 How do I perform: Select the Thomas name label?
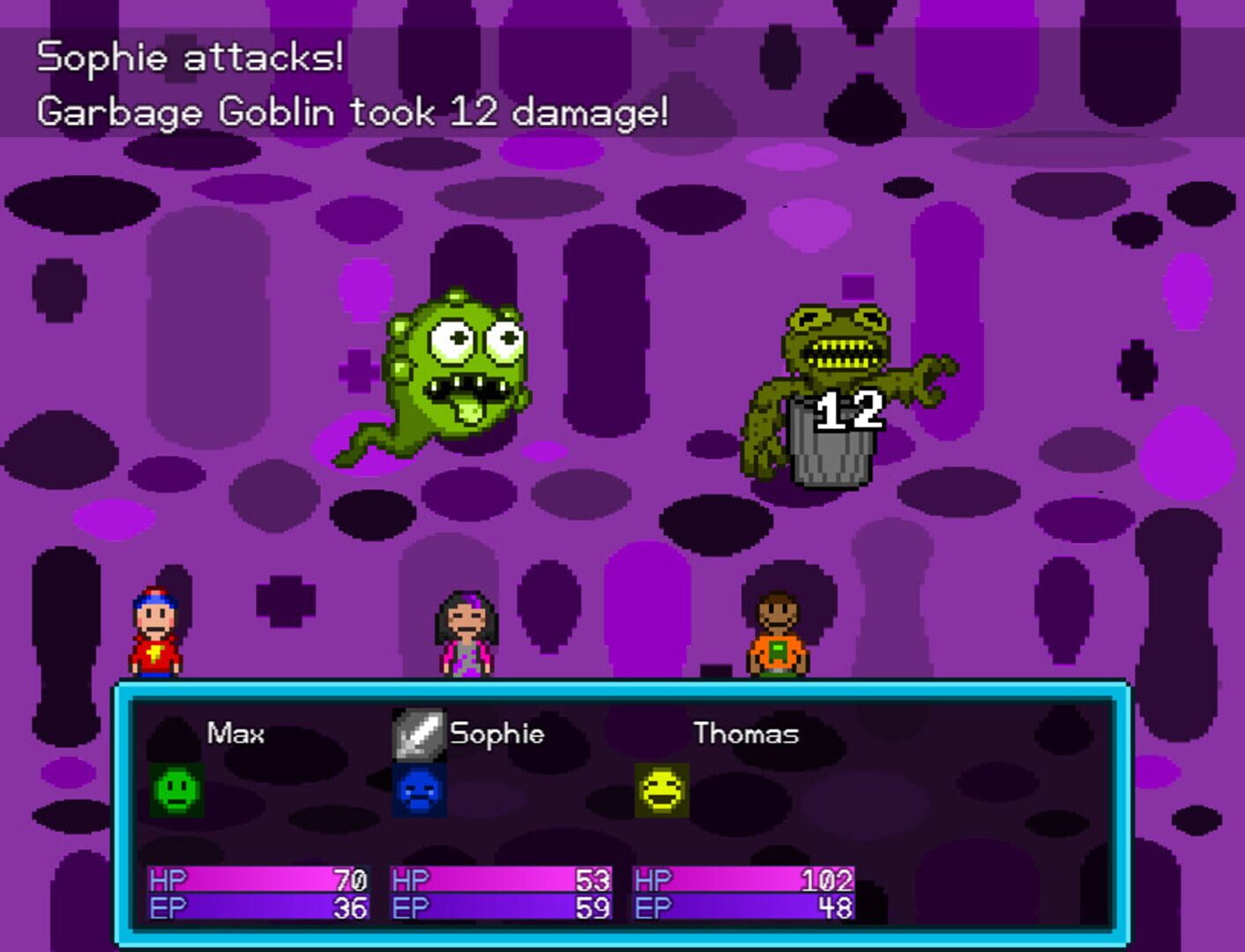745,733
